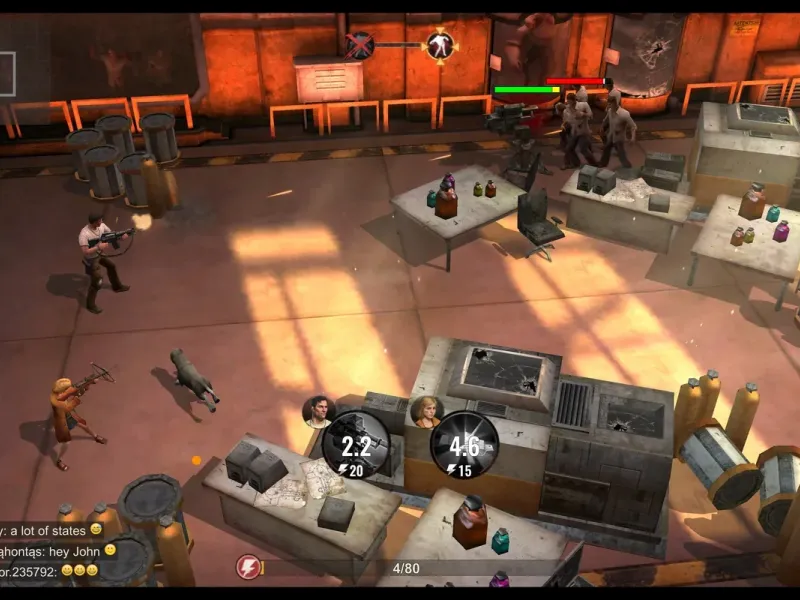Select the walker wave marker icon
The image size is (800, 600).
point(438,45)
